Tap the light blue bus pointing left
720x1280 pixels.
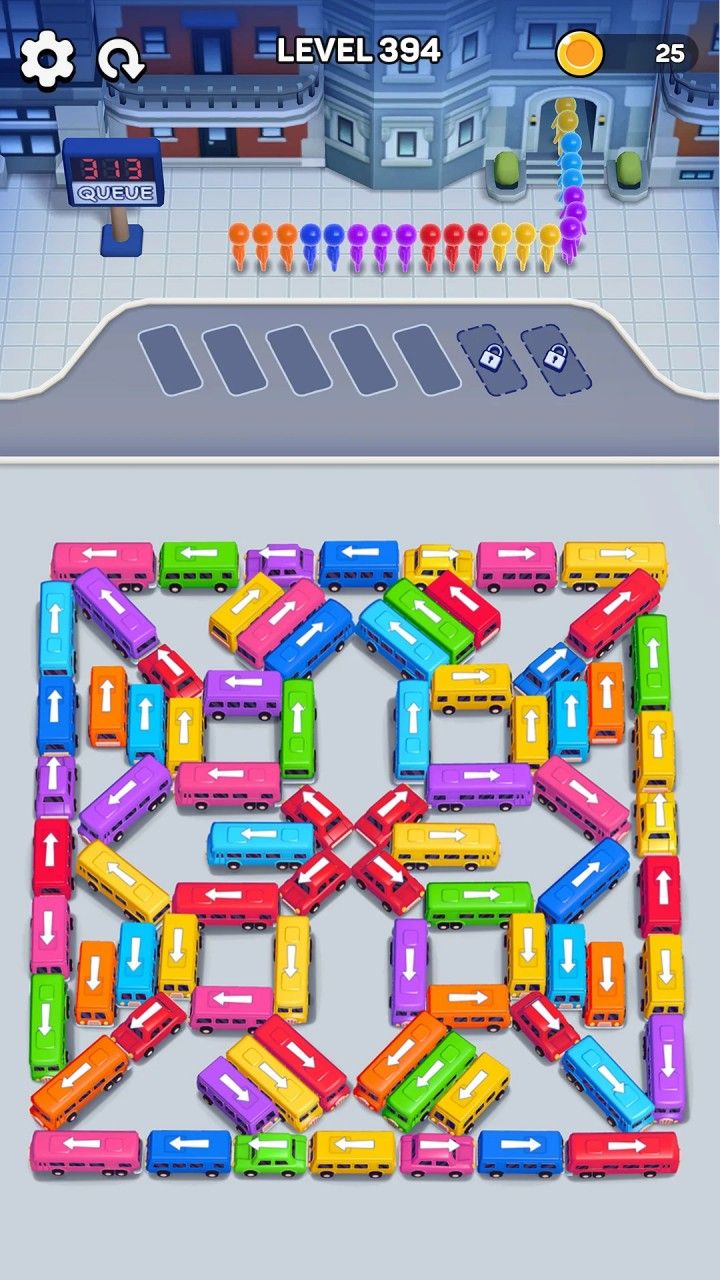coord(261,842)
